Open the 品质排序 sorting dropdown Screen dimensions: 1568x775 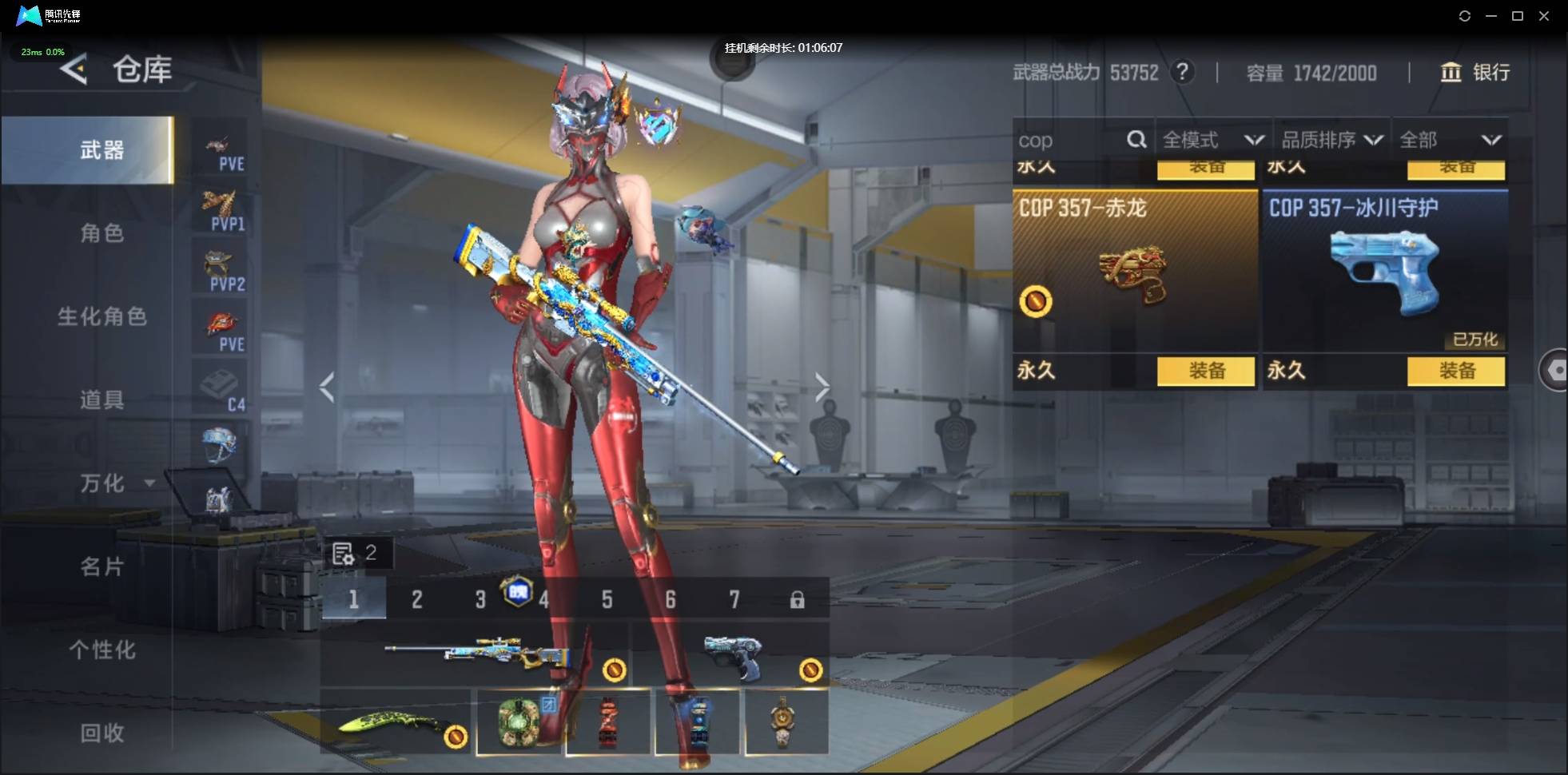[x=1331, y=141]
